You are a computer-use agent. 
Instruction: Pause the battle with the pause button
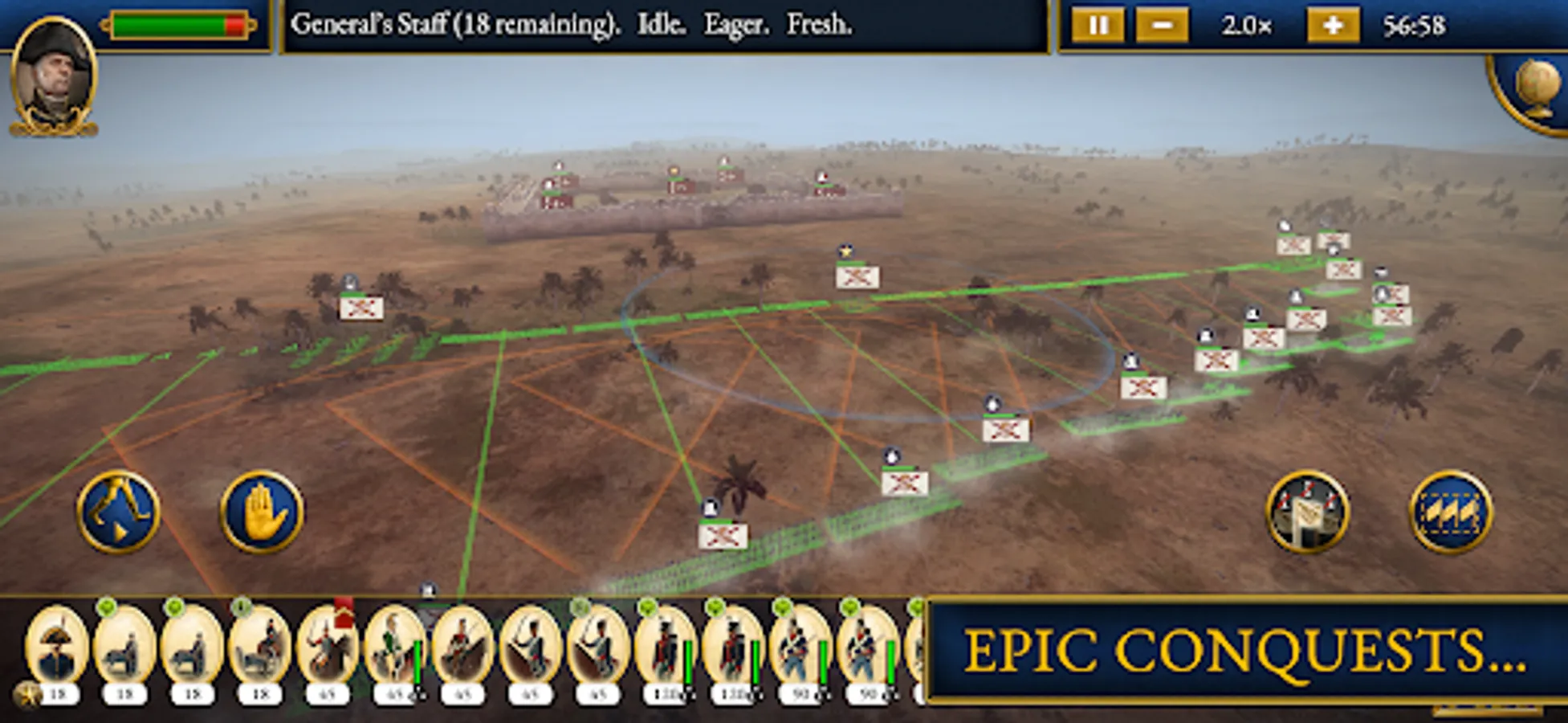(1099, 25)
